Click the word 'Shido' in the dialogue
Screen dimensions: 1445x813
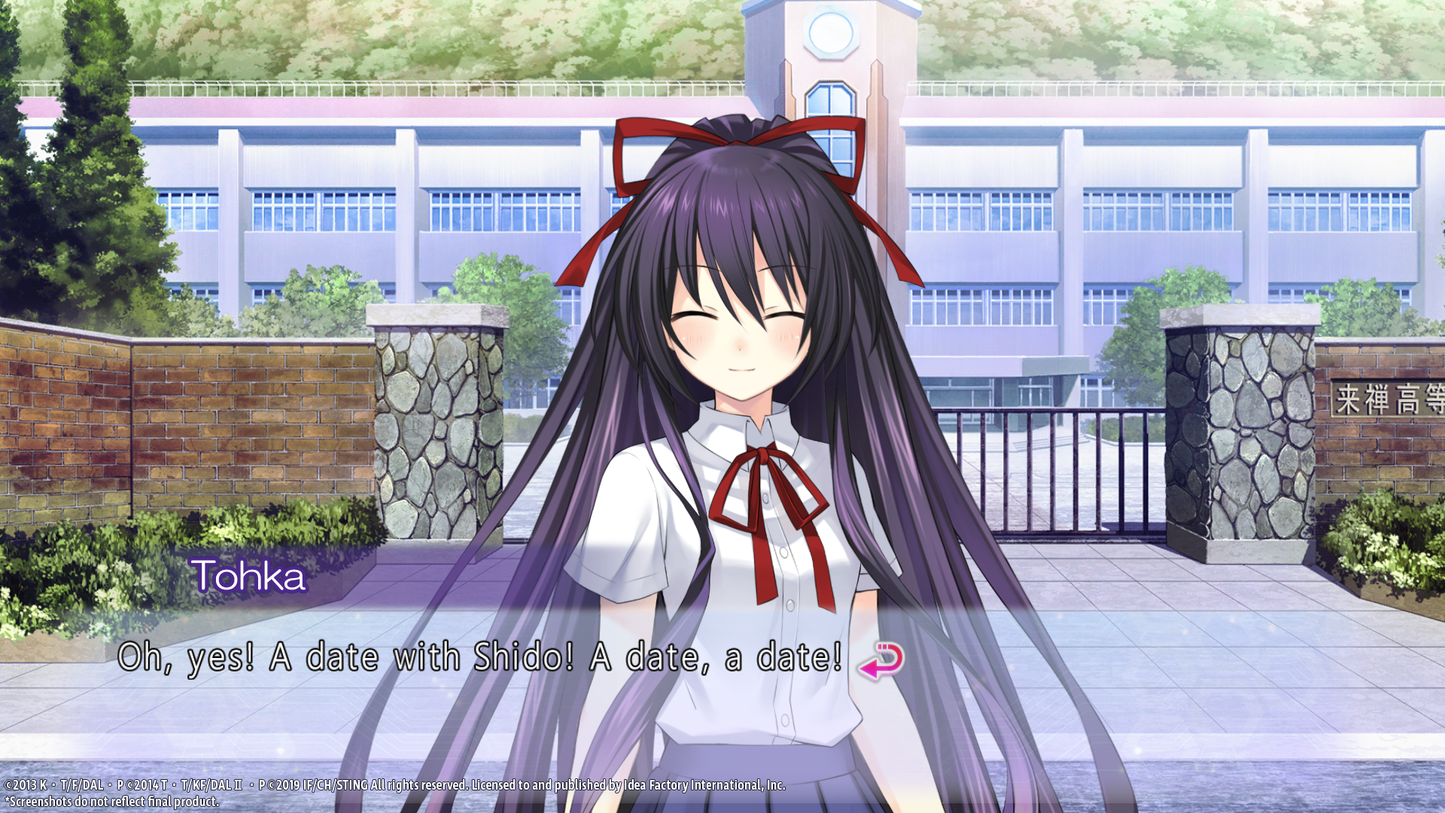point(520,657)
